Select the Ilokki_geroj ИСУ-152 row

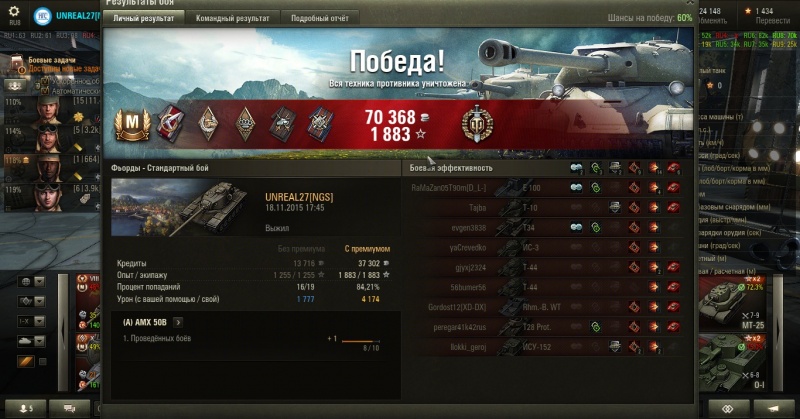tap(545, 346)
